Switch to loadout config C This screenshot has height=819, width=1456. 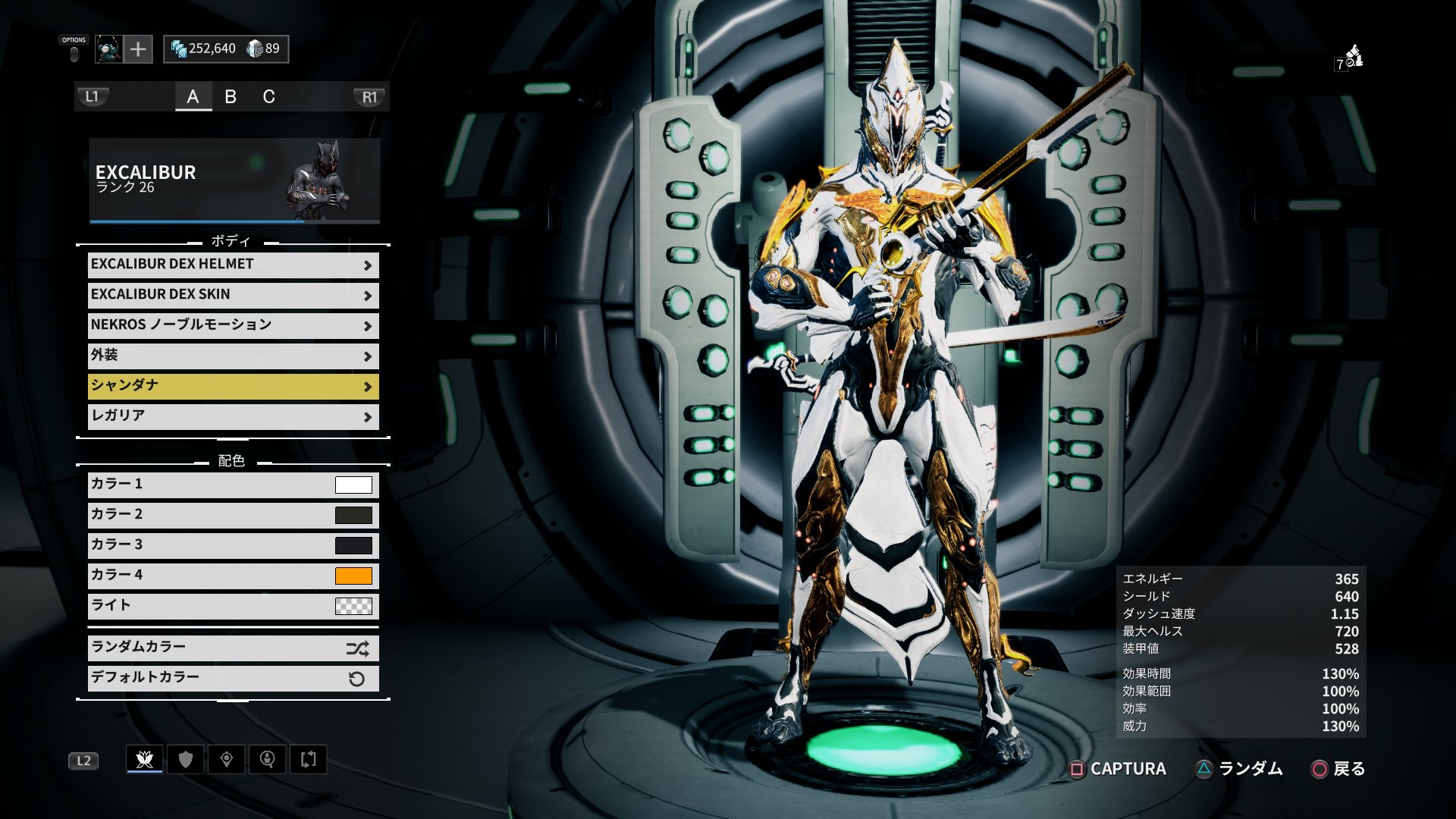pyautogui.click(x=269, y=96)
